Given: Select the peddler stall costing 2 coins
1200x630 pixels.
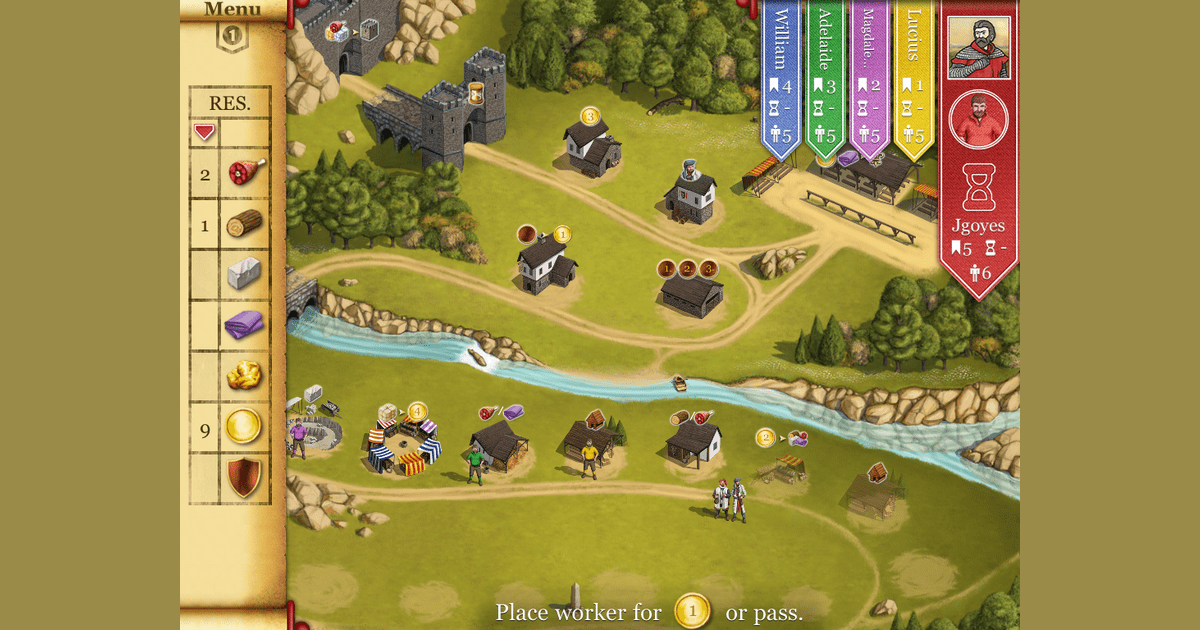Looking at the screenshot, I should point(780,462).
